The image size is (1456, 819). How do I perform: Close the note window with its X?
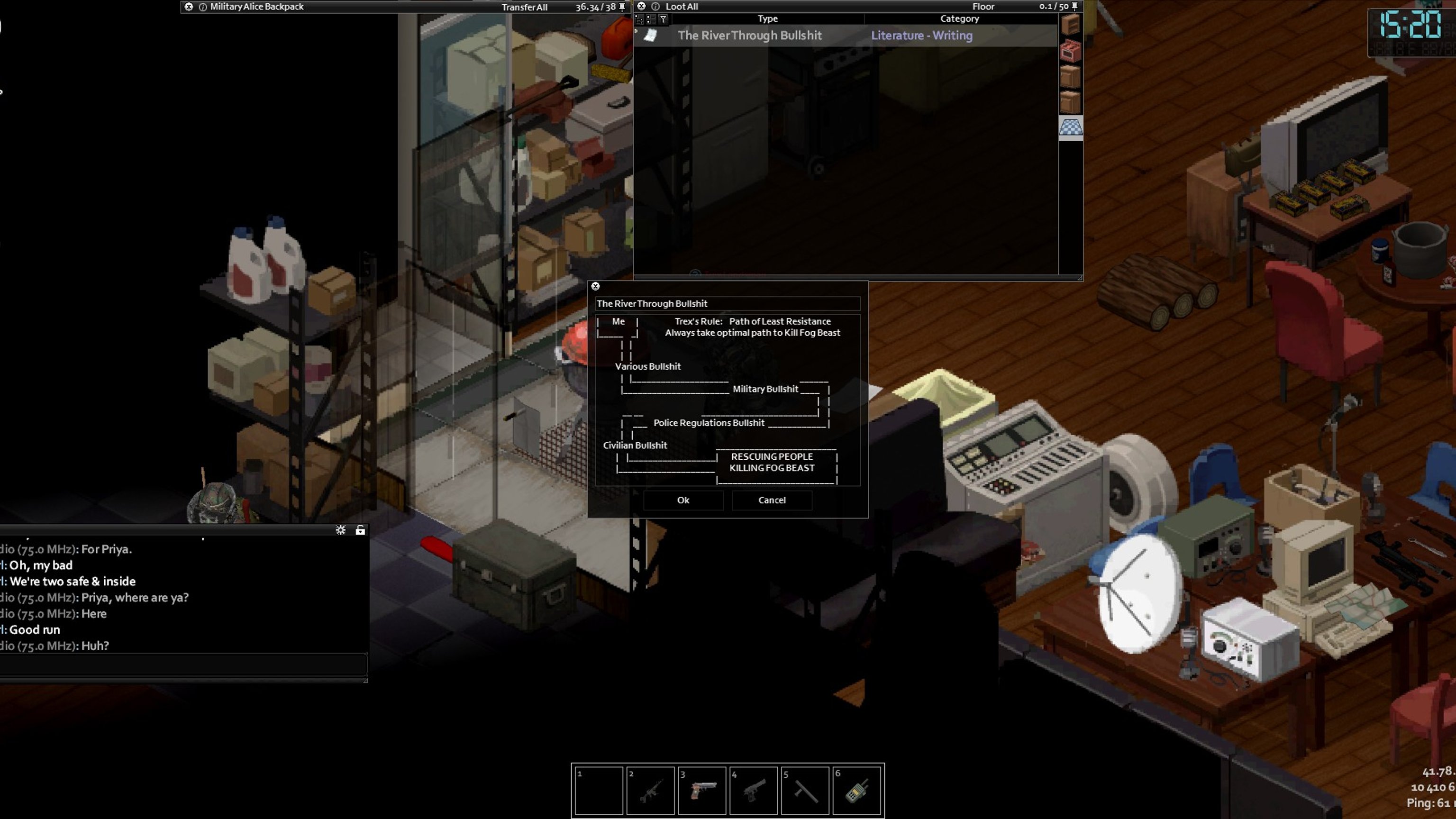(x=595, y=287)
